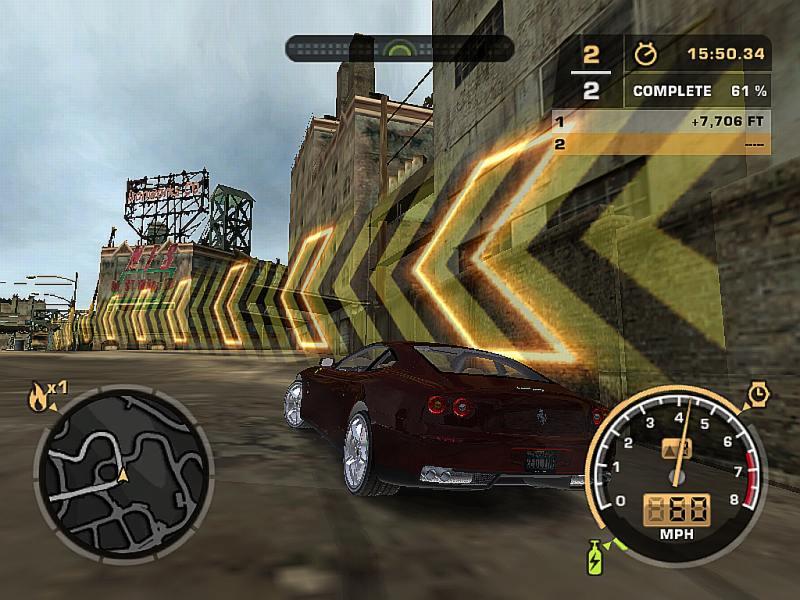
Task: Select the first-place leaderboard row
Action: (x=661, y=122)
